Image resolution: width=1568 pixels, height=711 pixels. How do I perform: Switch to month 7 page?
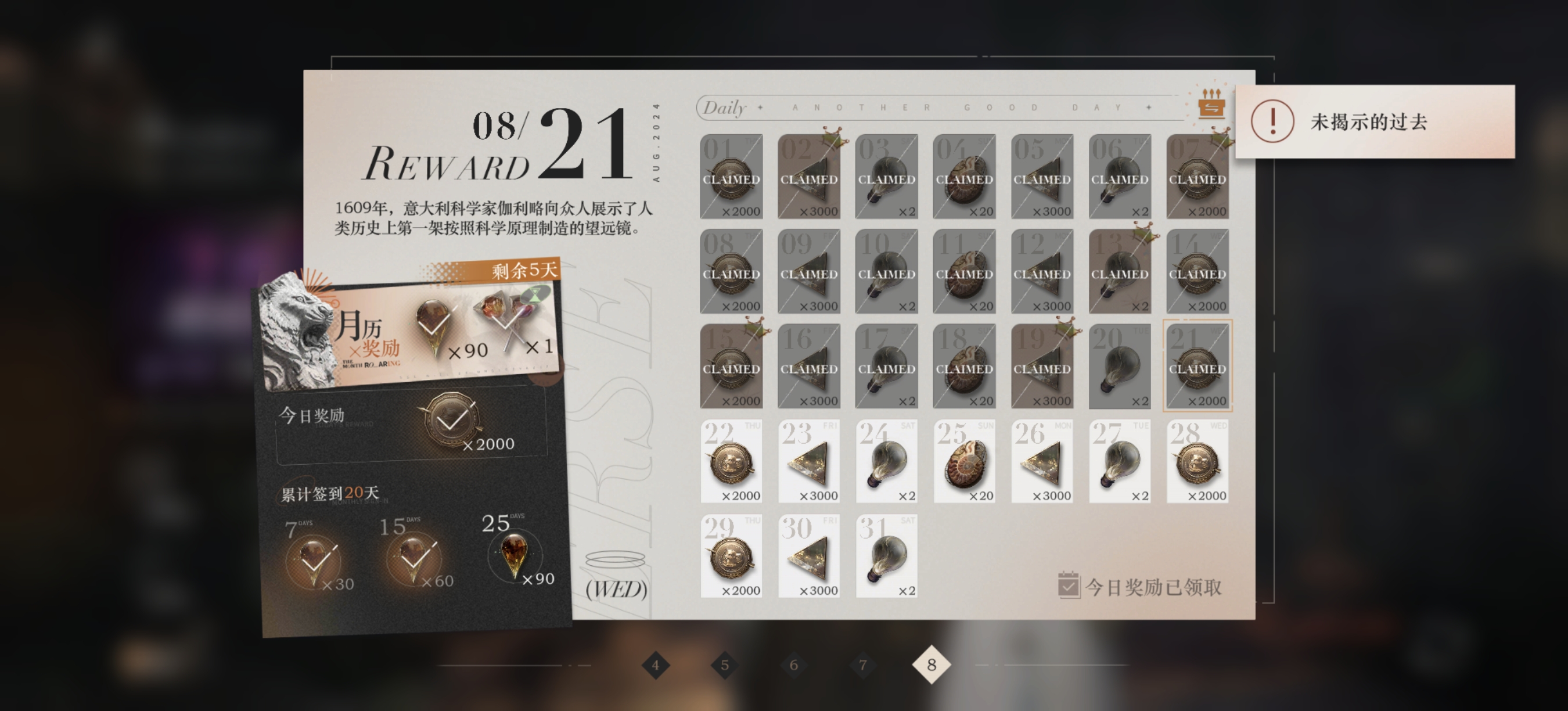862,665
